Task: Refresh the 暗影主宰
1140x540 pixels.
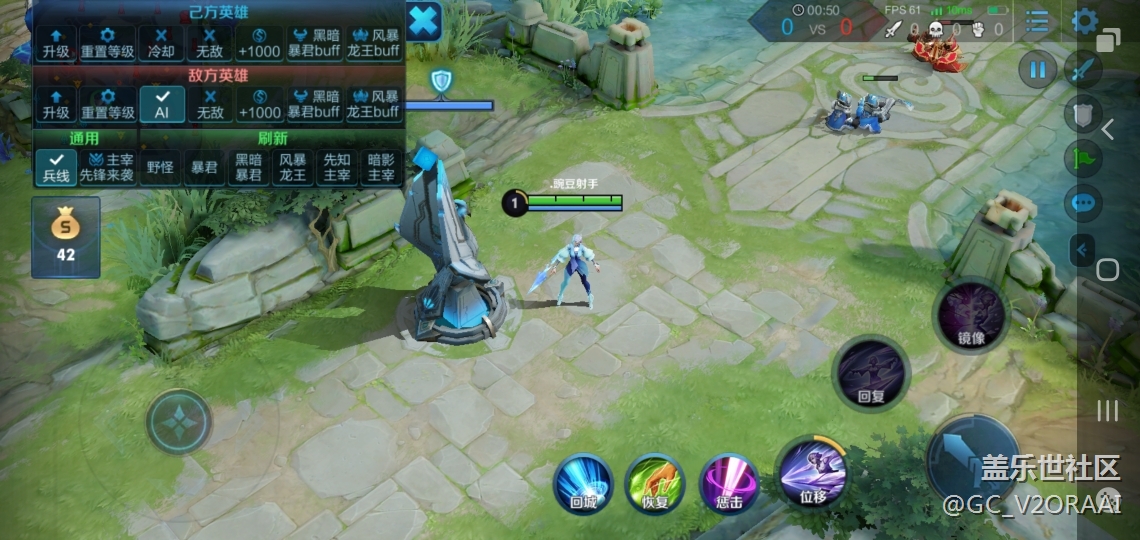Action: coord(381,167)
